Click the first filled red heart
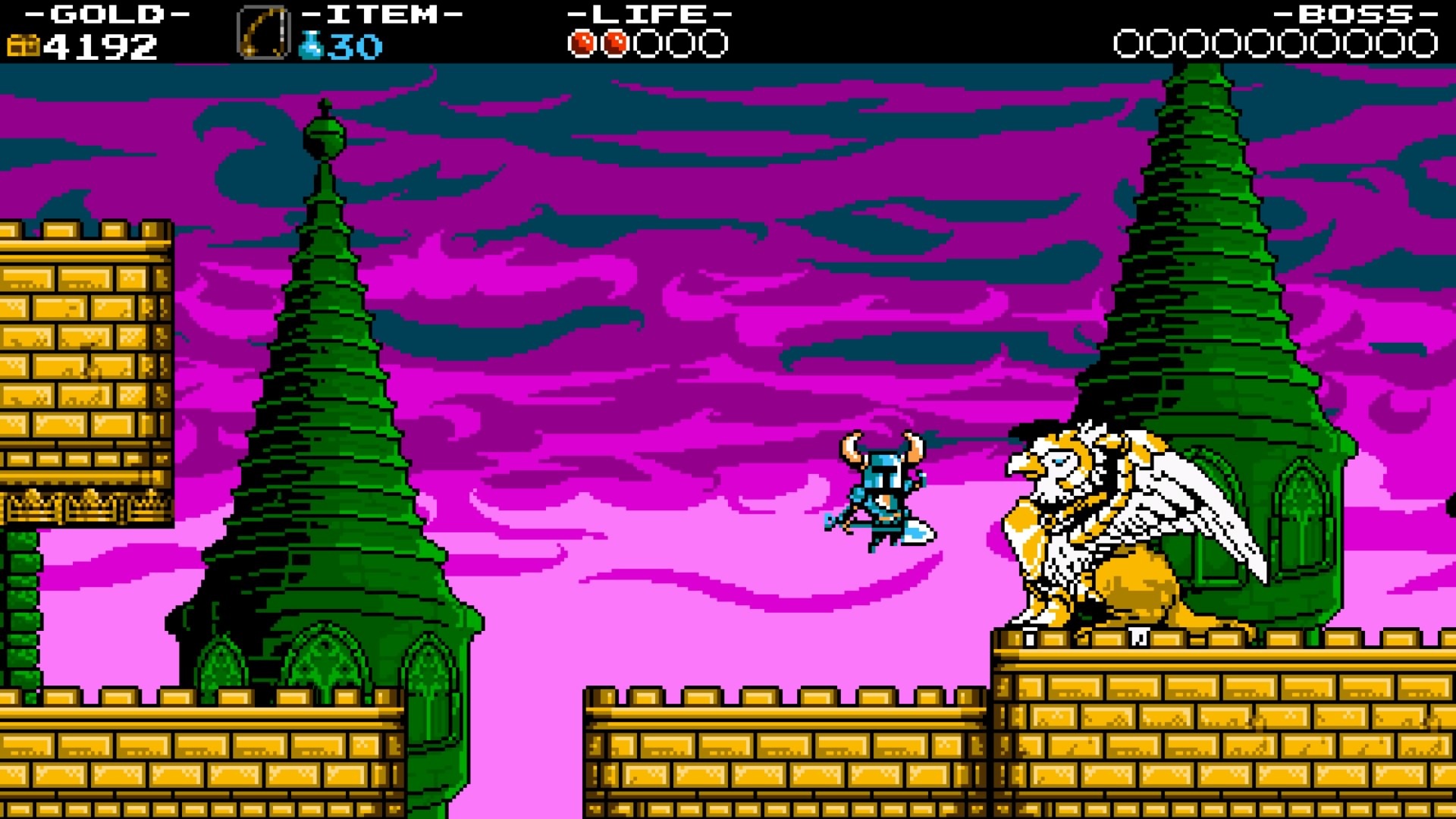 pyautogui.click(x=581, y=43)
